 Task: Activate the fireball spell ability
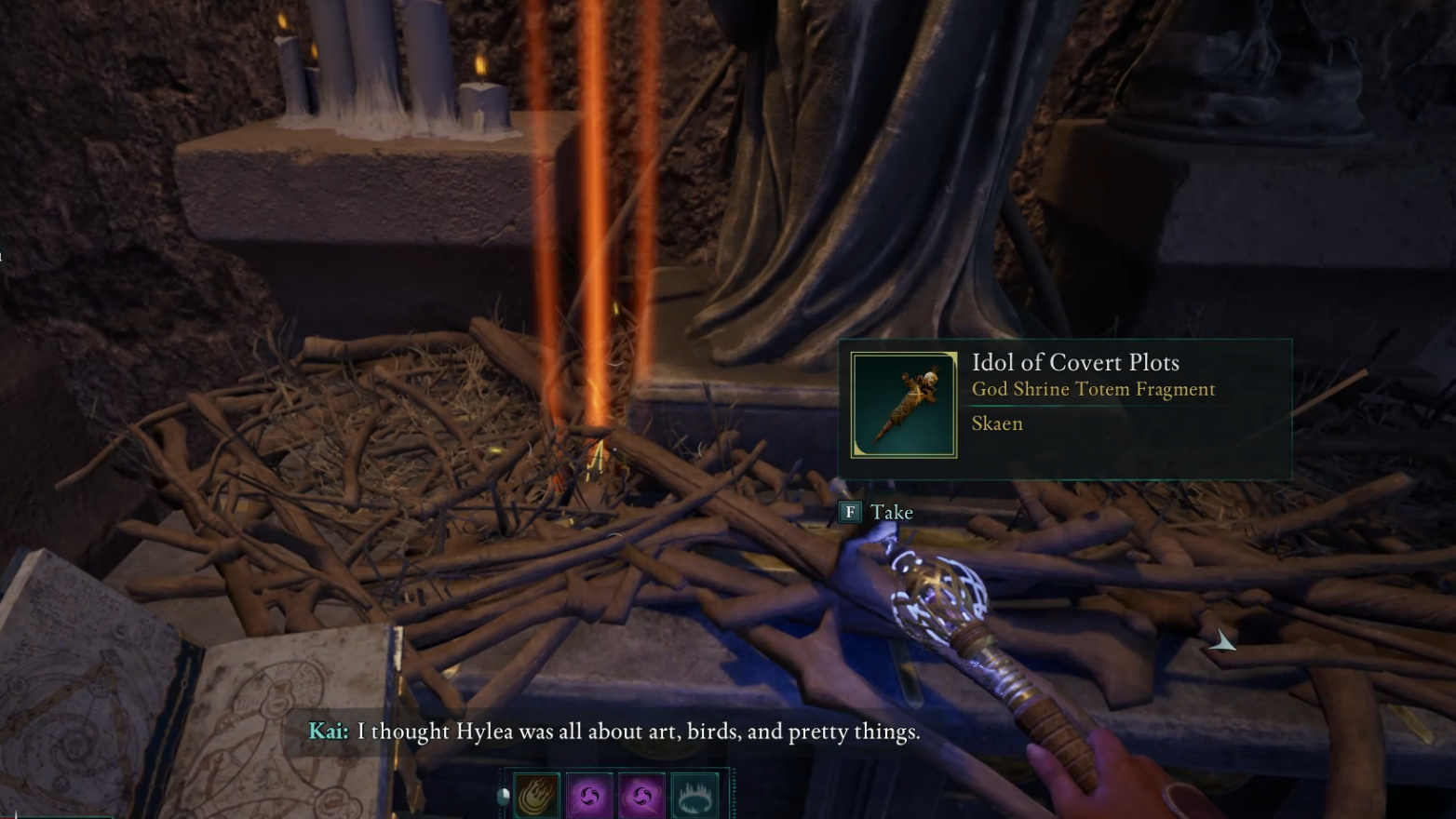coord(537,797)
